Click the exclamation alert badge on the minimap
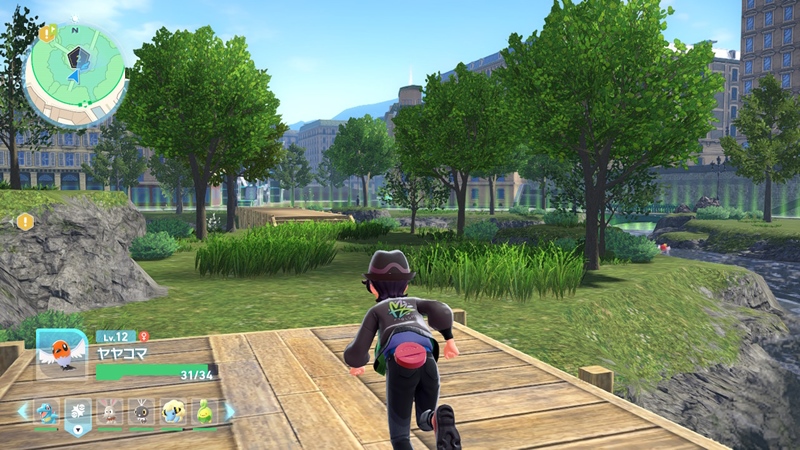800x450 pixels. click(47, 33)
